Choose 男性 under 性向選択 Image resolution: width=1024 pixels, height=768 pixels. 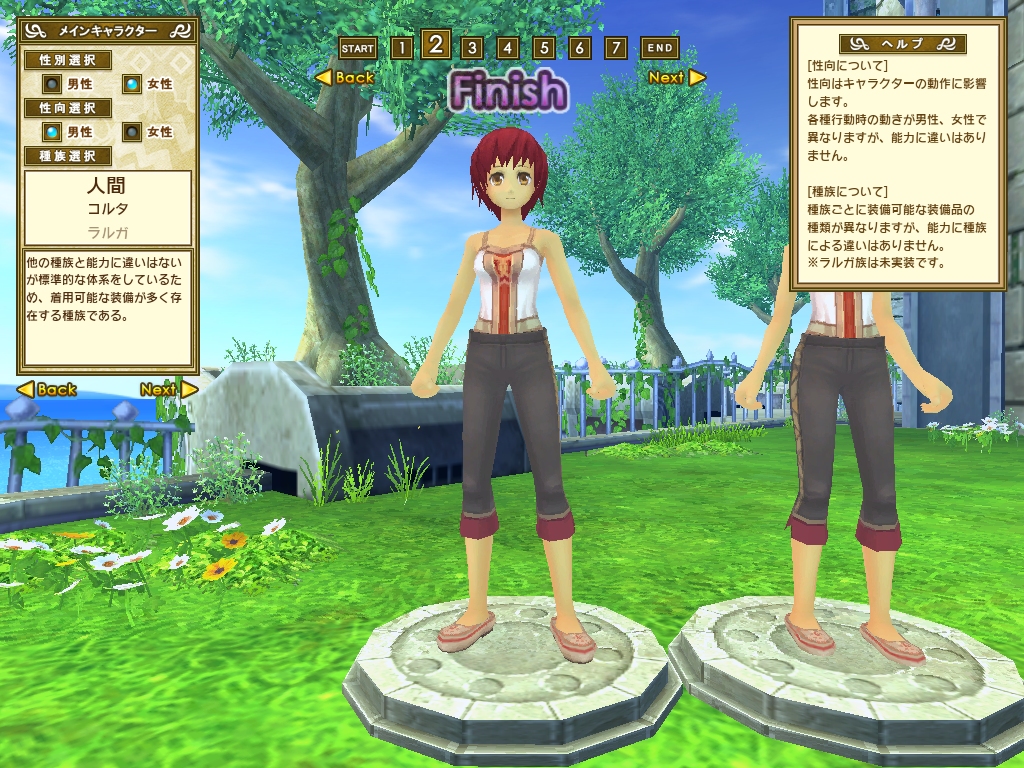(x=52, y=131)
